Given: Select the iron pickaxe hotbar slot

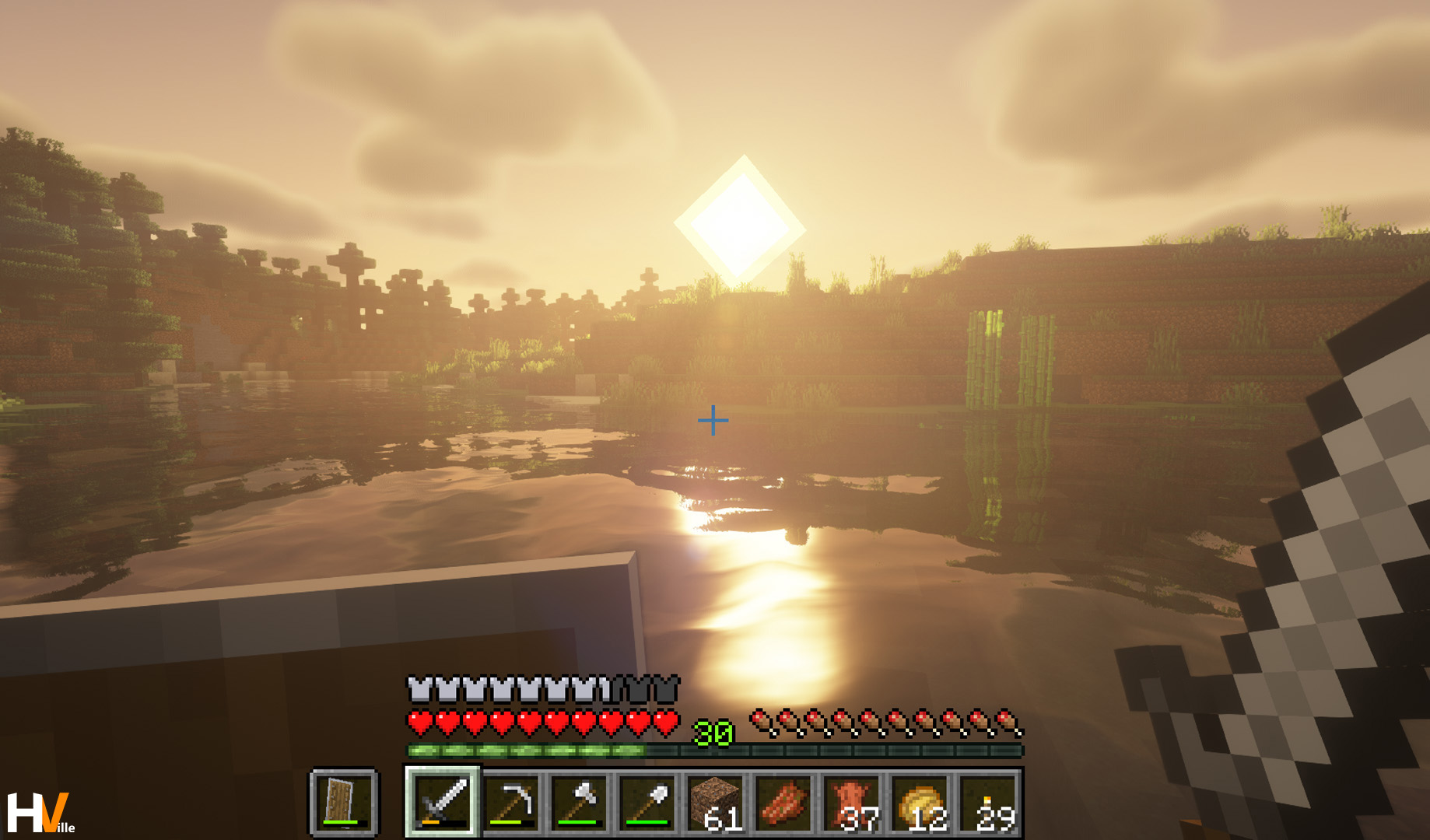Looking at the screenshot, I should (x=511, y=803).
